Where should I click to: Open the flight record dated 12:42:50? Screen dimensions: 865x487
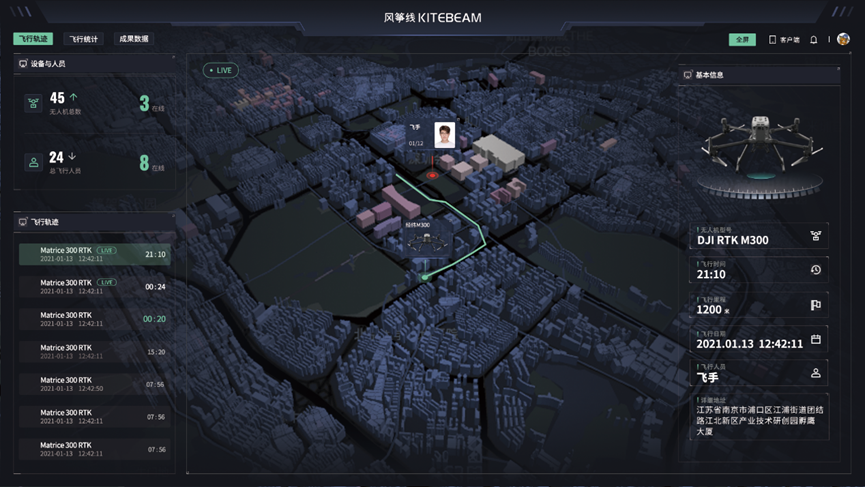[x=94, y=384]
